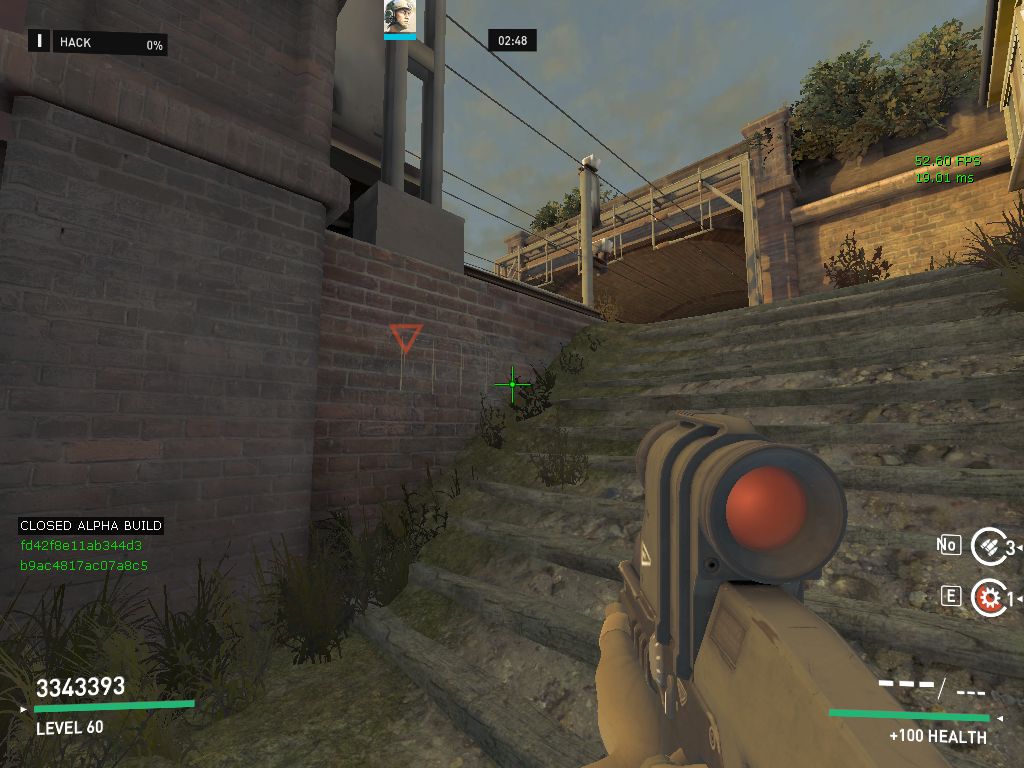Click the helmeted soldier portrait
The height and width of the screenshot is (768, 1024).
(x=399, y=17)
